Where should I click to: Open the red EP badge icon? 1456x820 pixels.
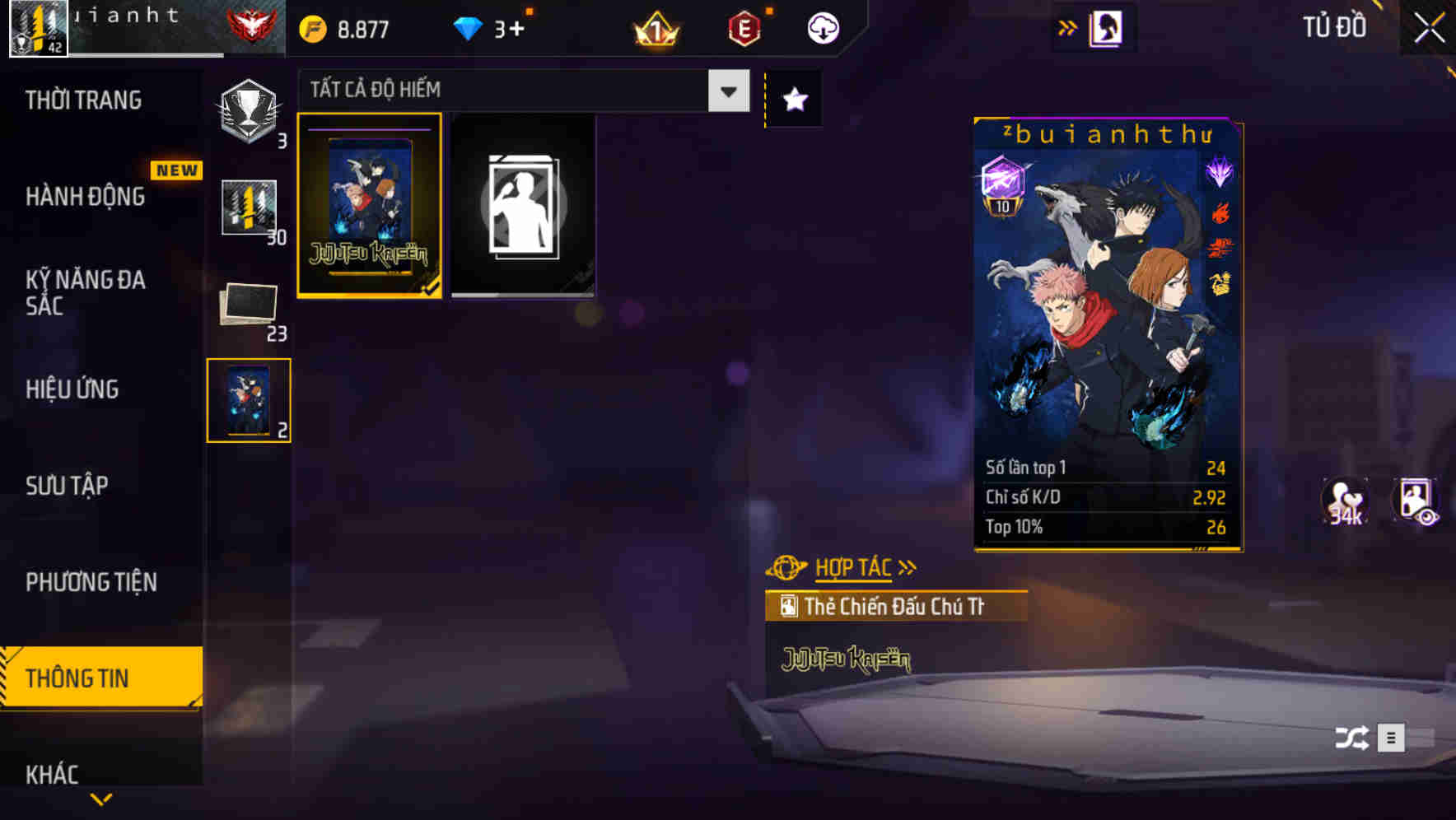(741, 27)
